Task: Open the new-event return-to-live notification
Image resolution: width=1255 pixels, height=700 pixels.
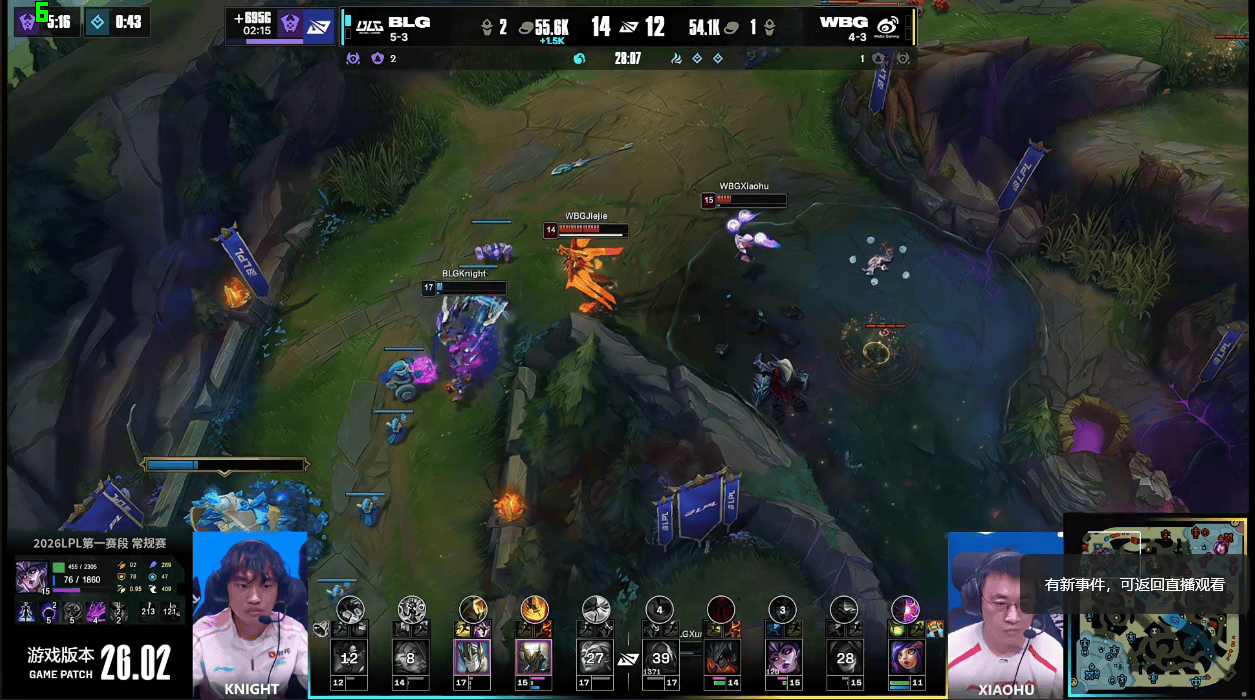Action: pyautogui.click(x=1134, y=585)
